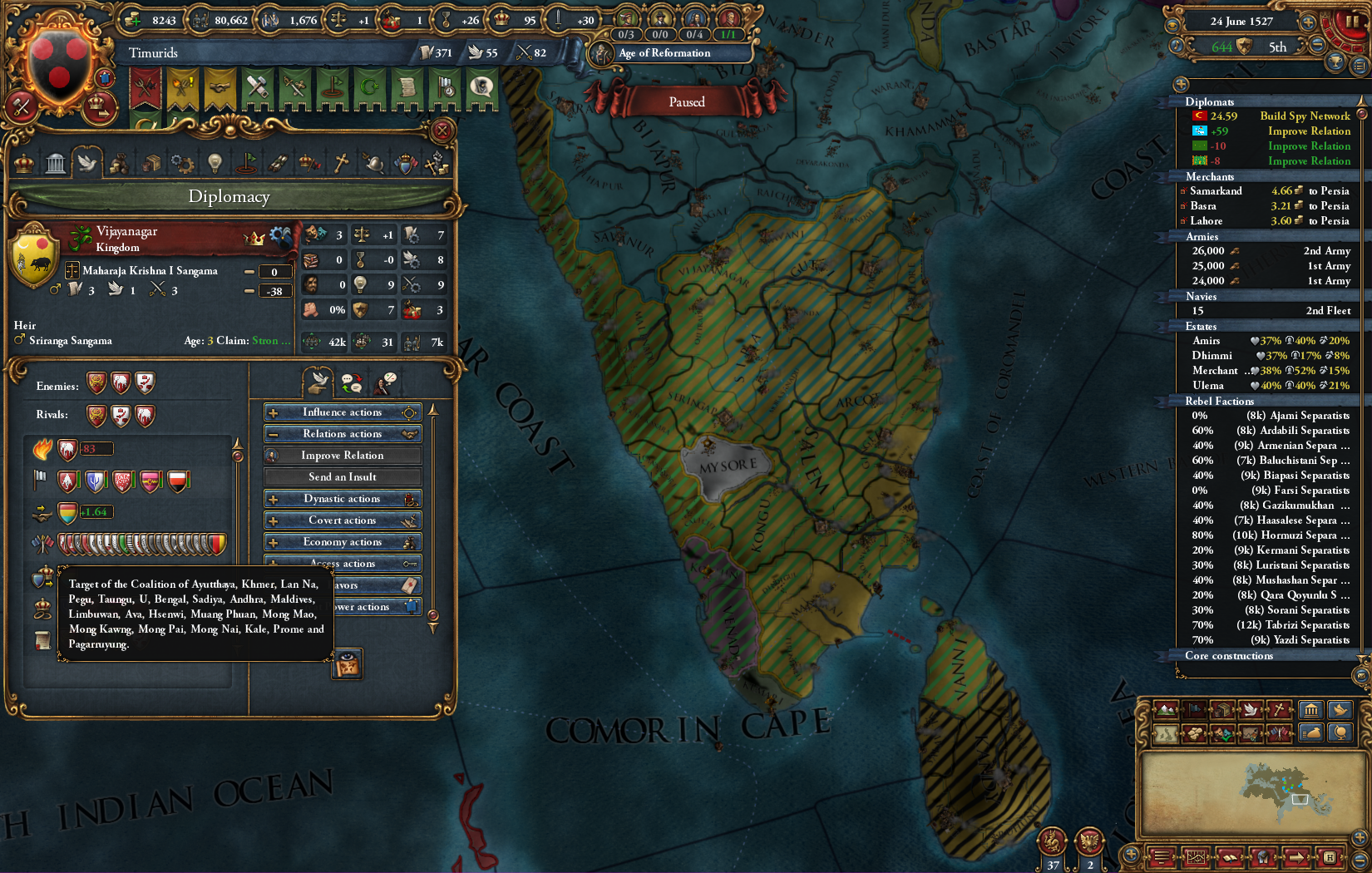This screenshot has width=1372, height=873.
Task: Open the Missions panel via flag icon
Action: (245, 163)
